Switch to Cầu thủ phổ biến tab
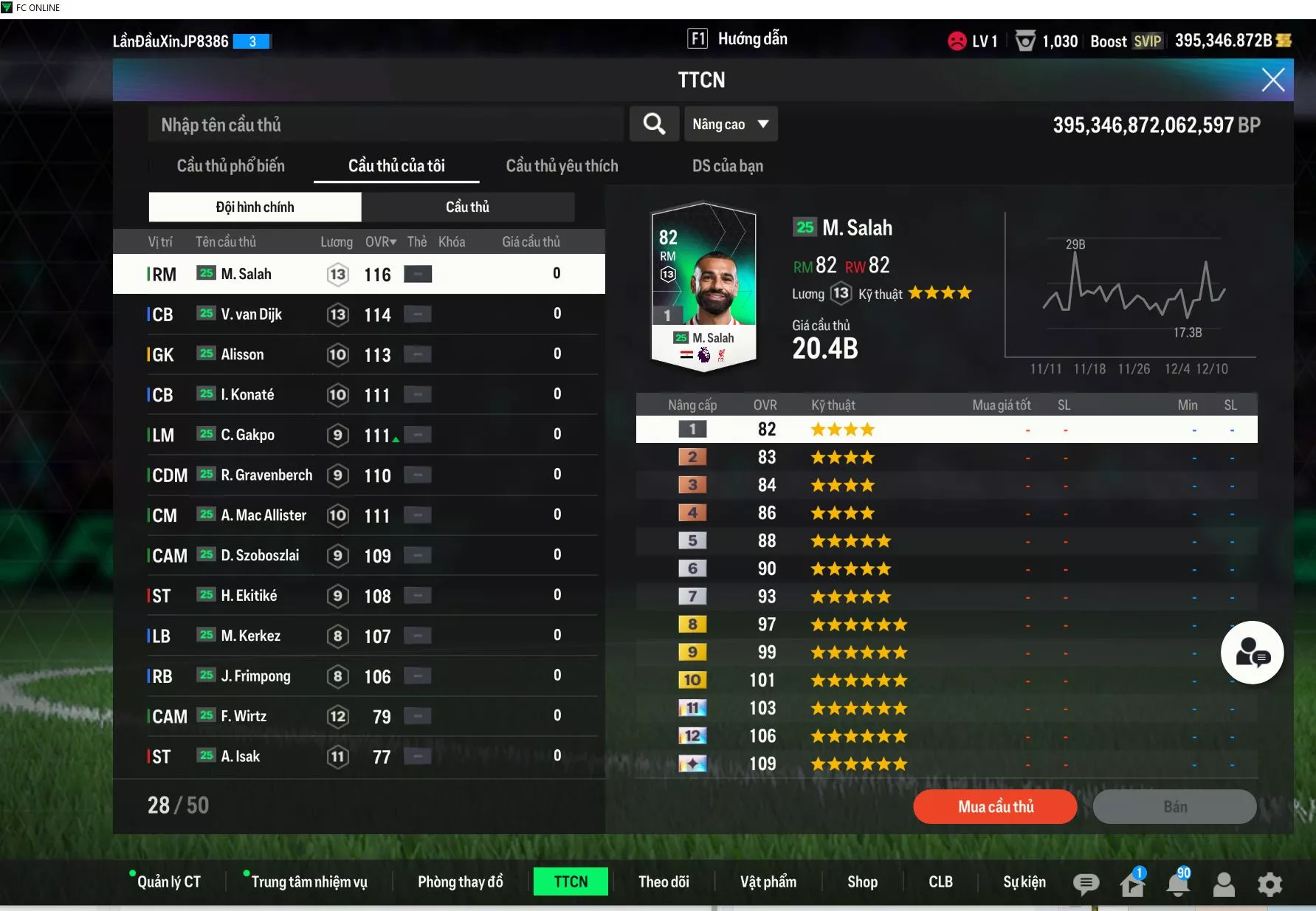The height and width of the screenshot is (911, 1316). [230, 166]
